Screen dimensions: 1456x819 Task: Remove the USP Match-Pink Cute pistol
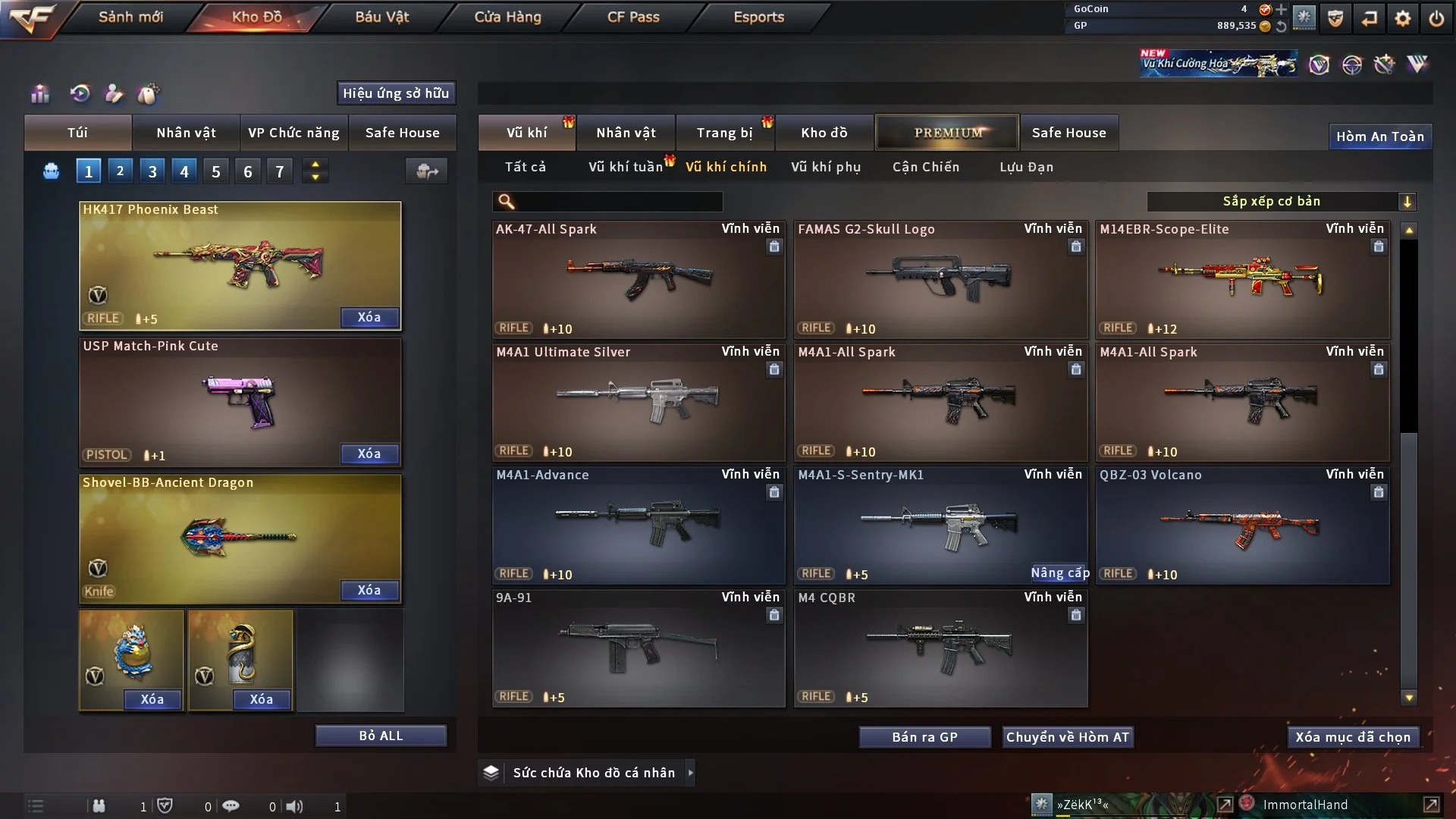(x=369, y=453)
